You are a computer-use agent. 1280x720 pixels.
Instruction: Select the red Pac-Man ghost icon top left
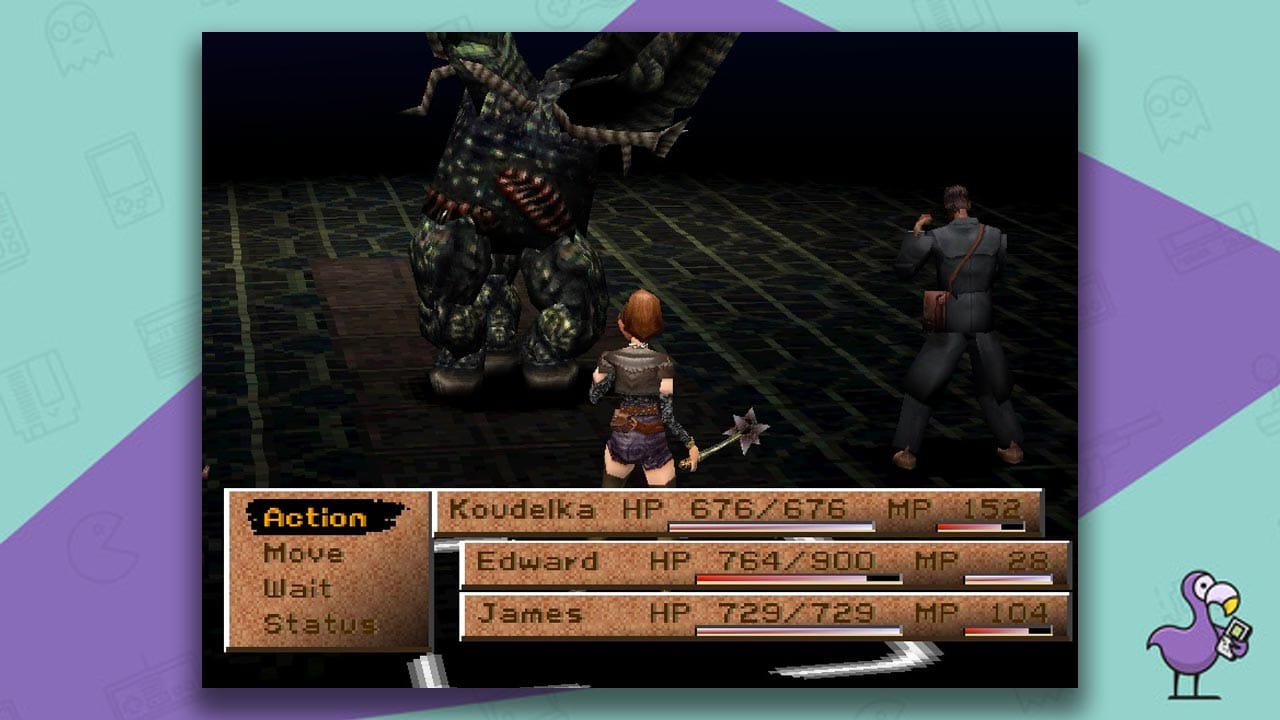78,39
